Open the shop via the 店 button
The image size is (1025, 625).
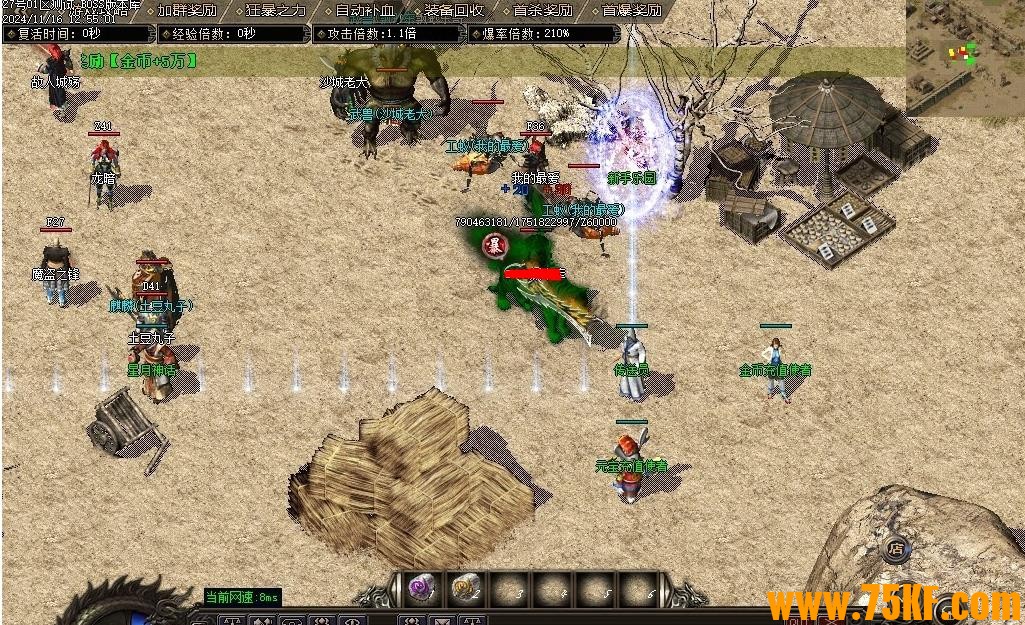pos(896,548)
